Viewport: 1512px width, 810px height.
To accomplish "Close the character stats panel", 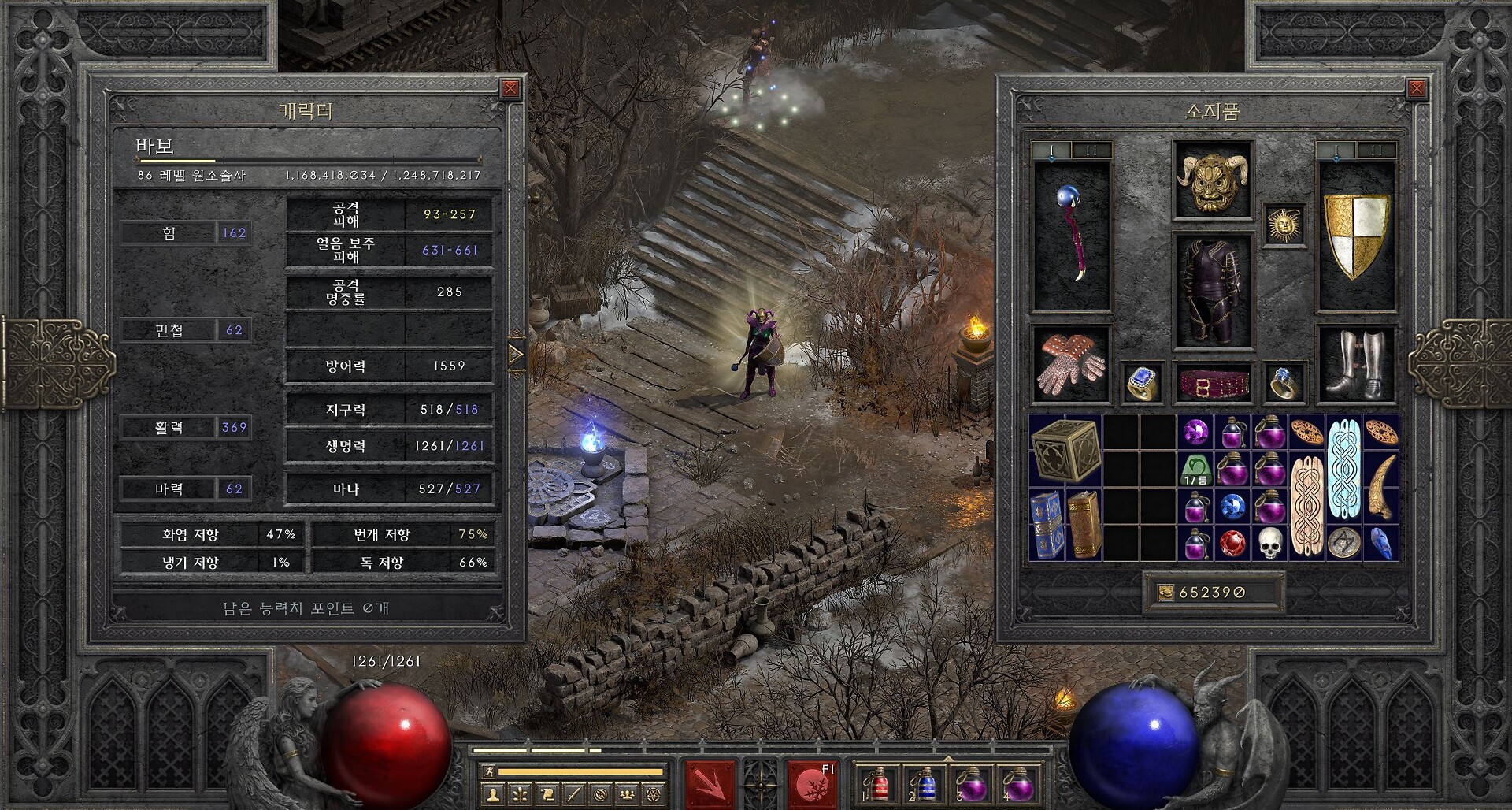I will coord(510,88).
